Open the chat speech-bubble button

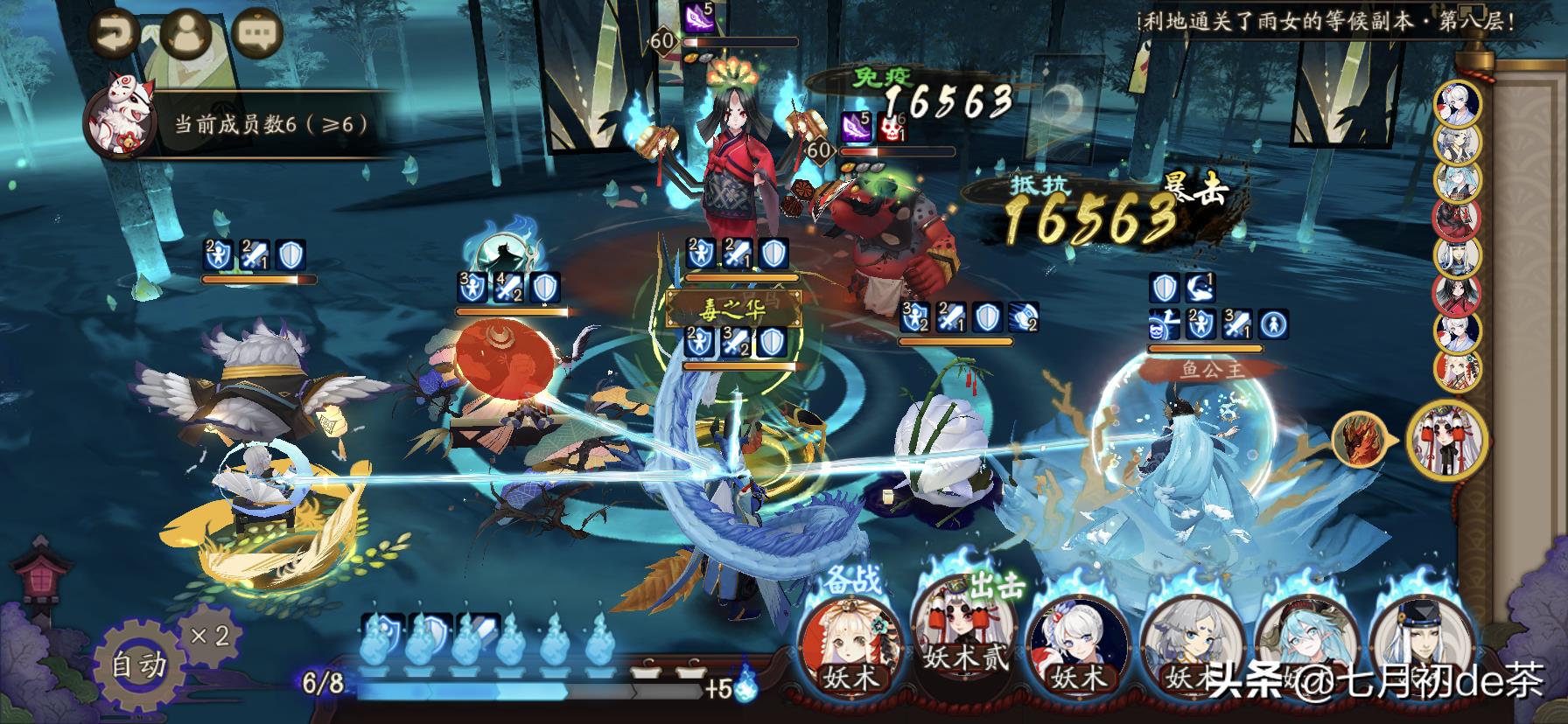(x=257, y=34)
